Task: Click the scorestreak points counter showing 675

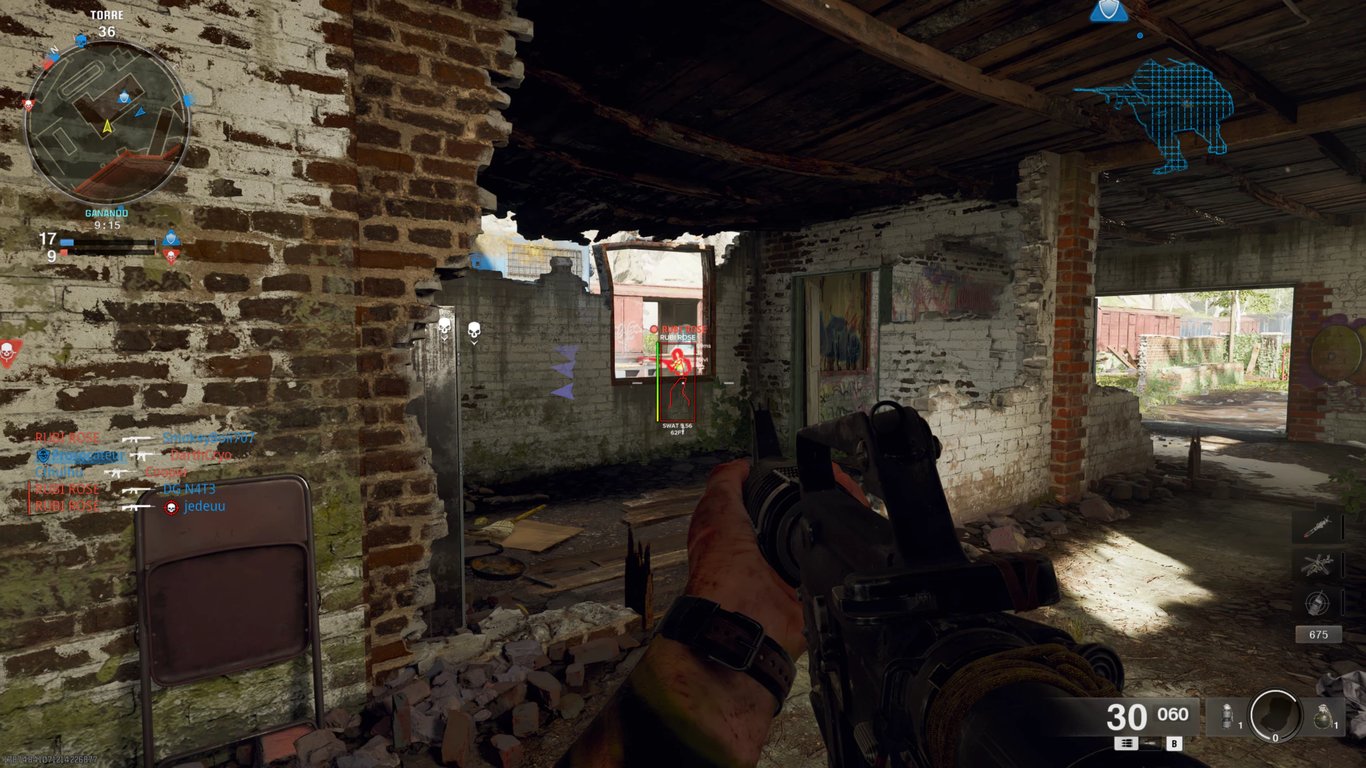Action: click(x=1319, y=633)
